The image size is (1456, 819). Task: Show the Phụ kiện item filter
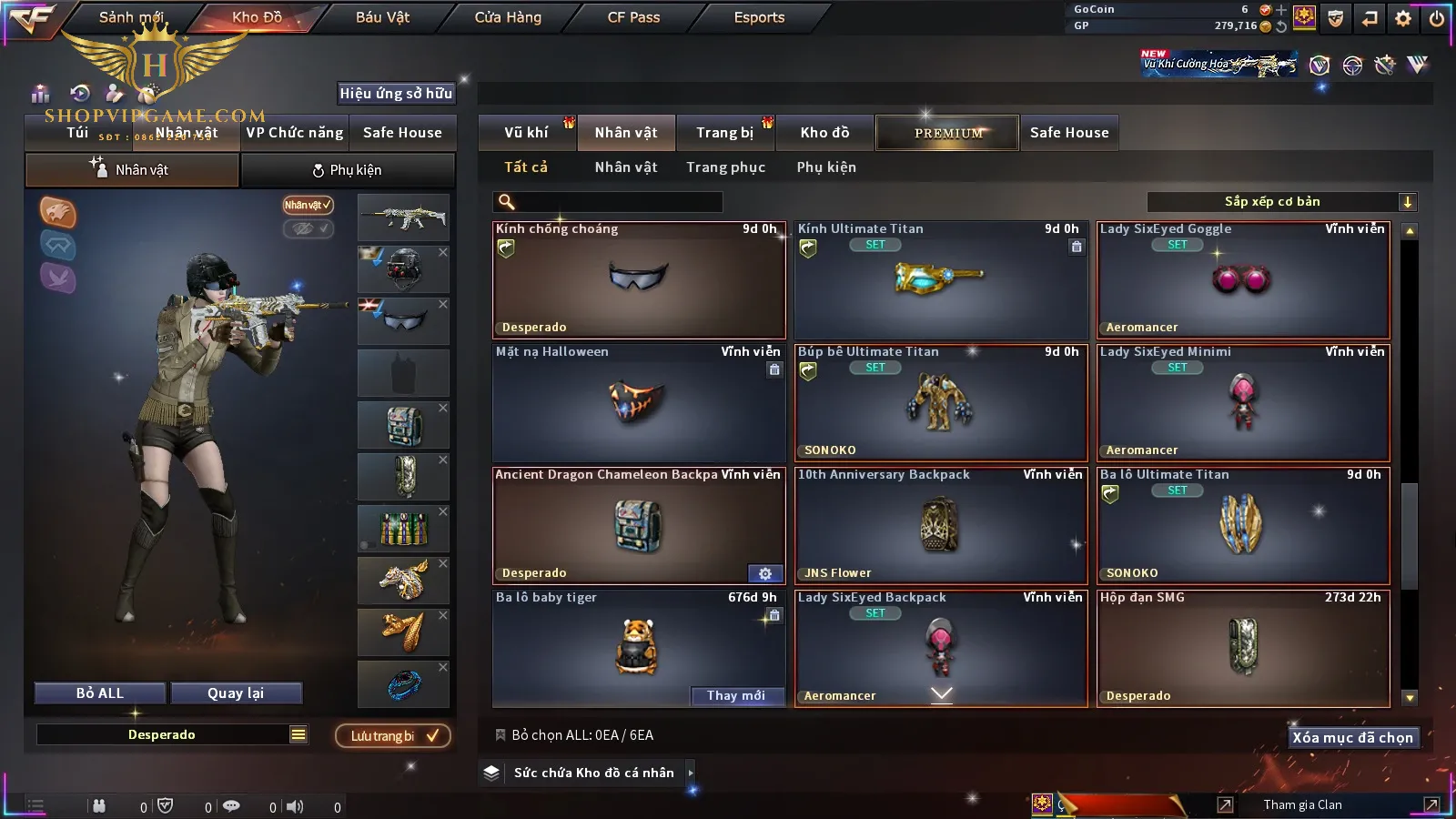(826, 167)
